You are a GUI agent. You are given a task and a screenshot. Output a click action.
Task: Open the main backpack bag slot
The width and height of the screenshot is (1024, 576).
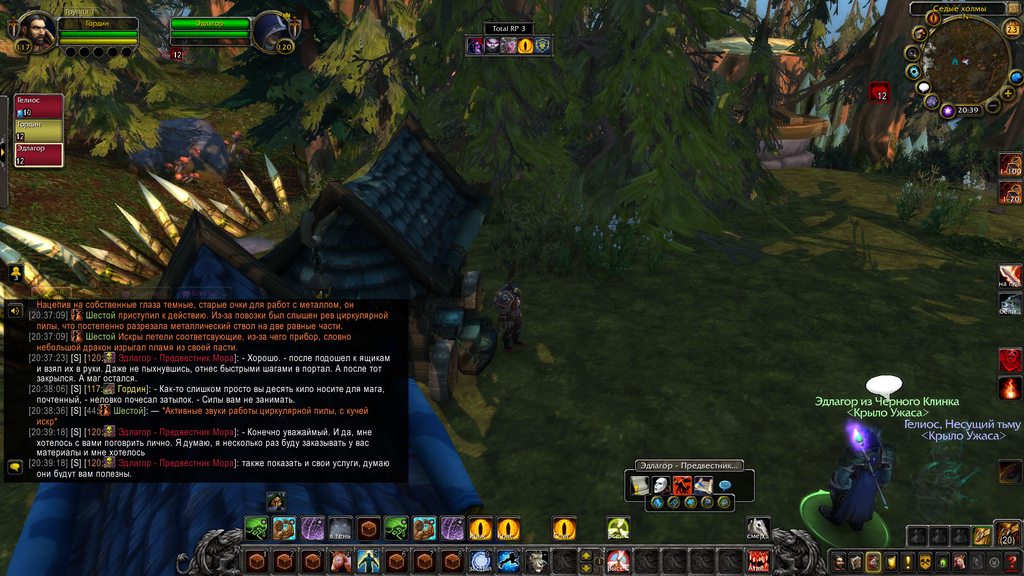click(x=1008, y=534)
